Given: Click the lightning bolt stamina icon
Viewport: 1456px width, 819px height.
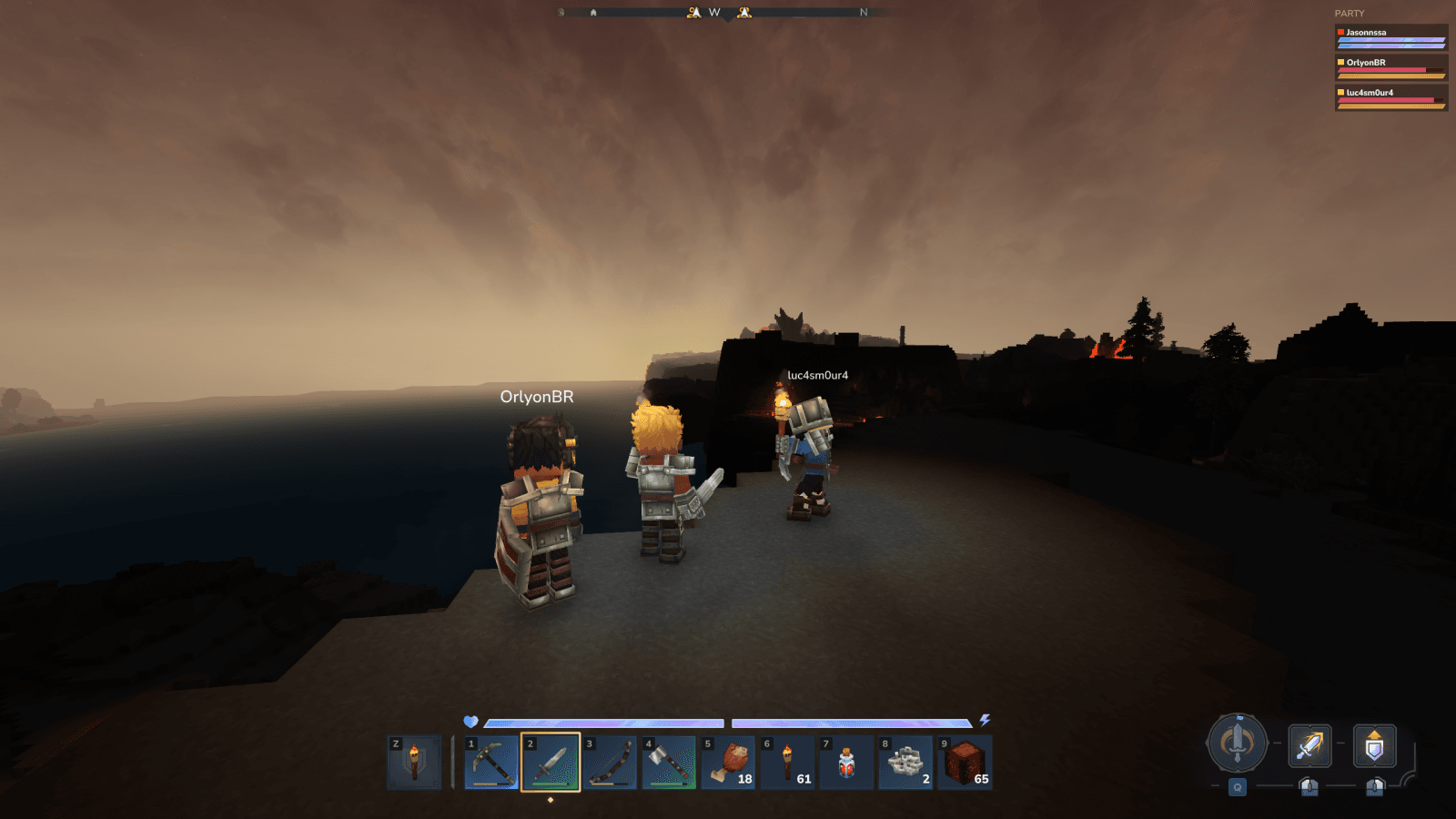Looking at the screenshot, I should [x=986, y=719].
